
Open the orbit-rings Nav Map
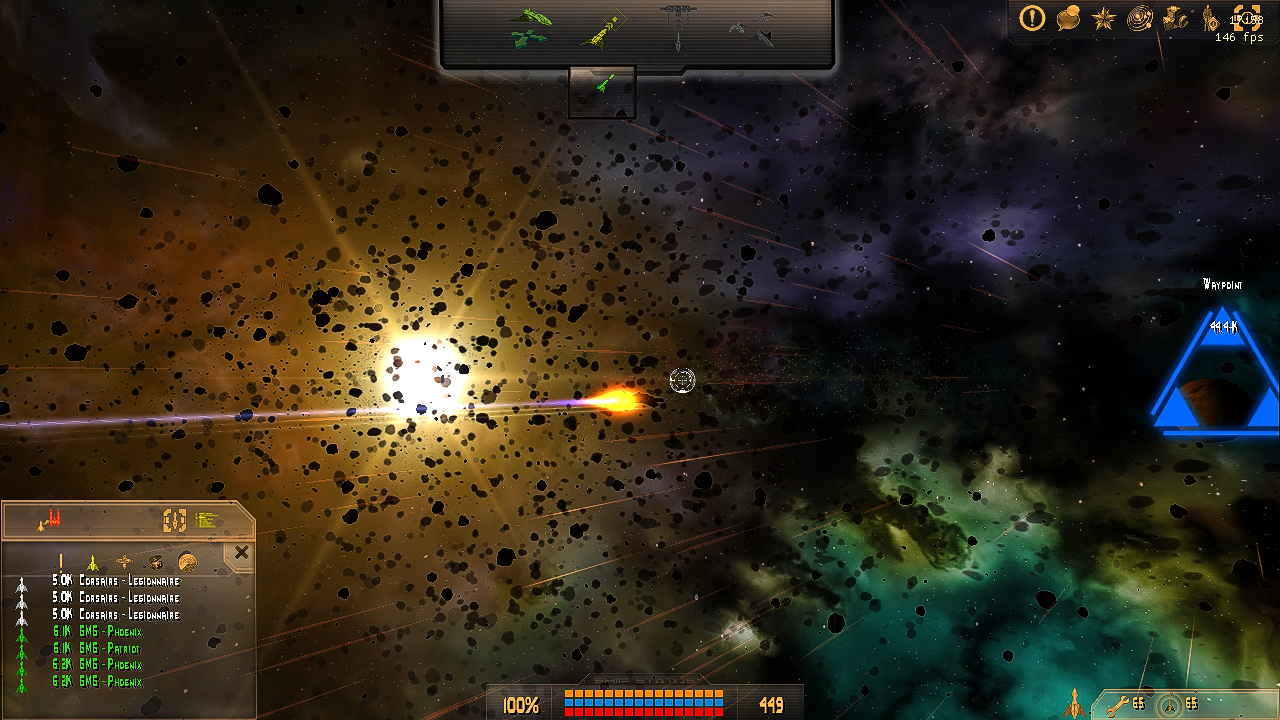click(1139, 18)
